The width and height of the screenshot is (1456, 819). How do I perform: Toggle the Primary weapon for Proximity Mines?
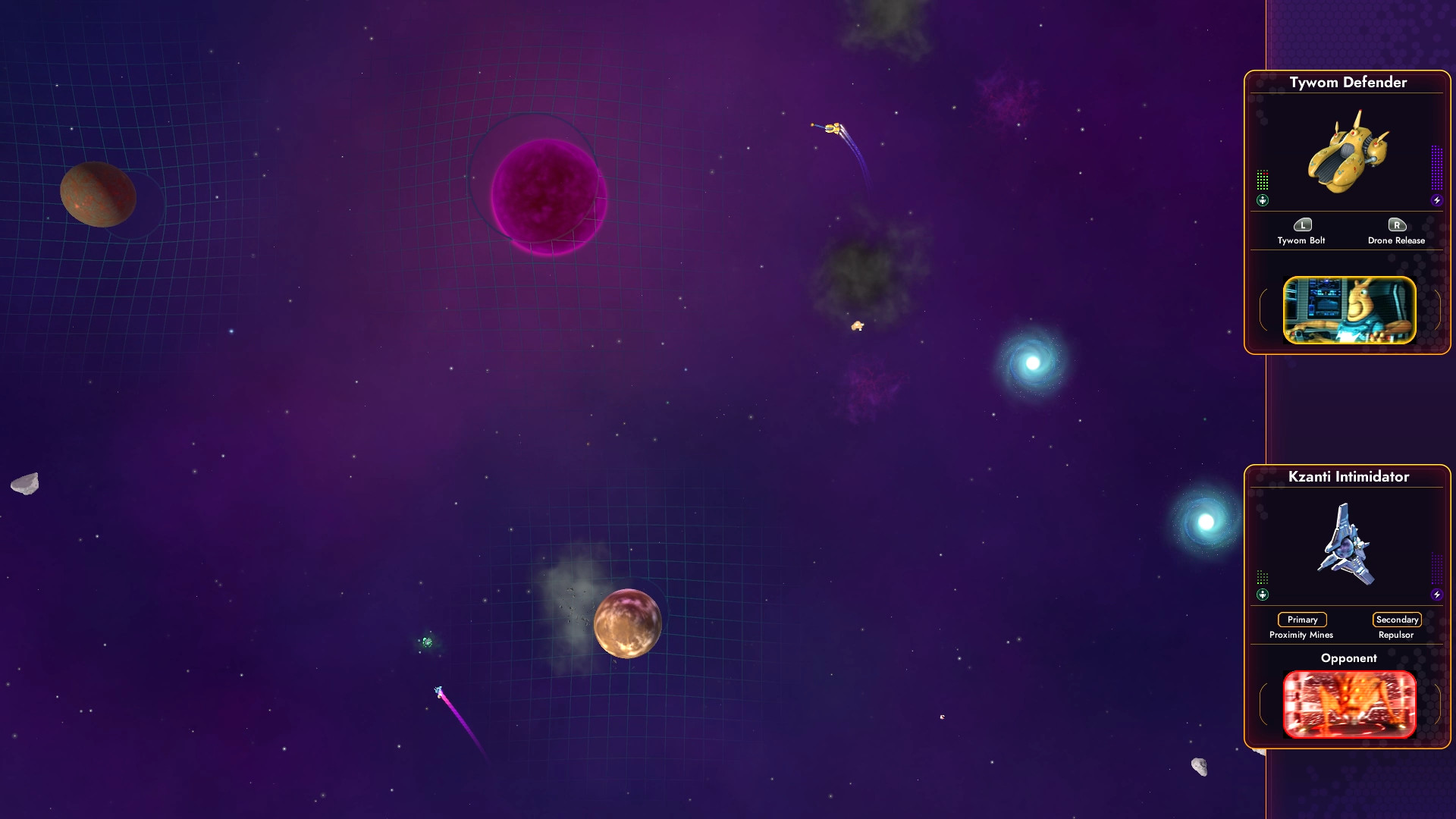coord(1301,620)
